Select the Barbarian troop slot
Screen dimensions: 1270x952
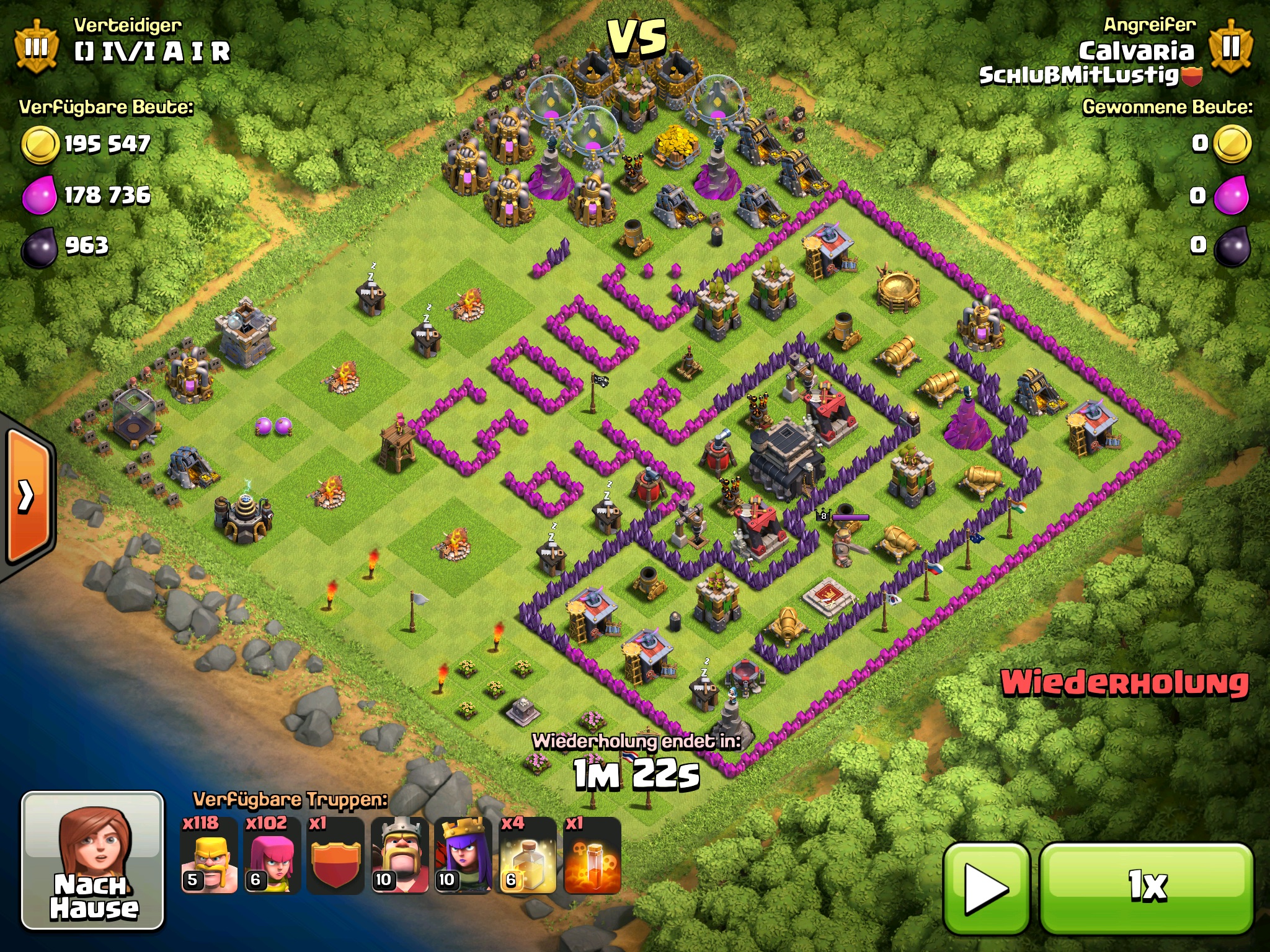pos(209,855)
